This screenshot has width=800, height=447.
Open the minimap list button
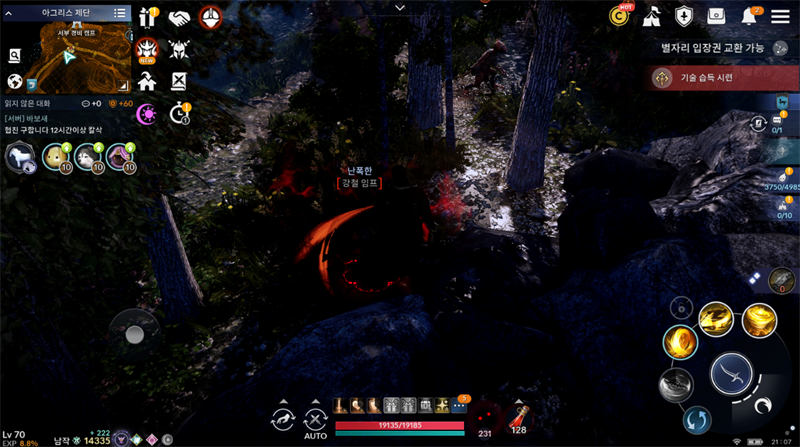point(121,13)
